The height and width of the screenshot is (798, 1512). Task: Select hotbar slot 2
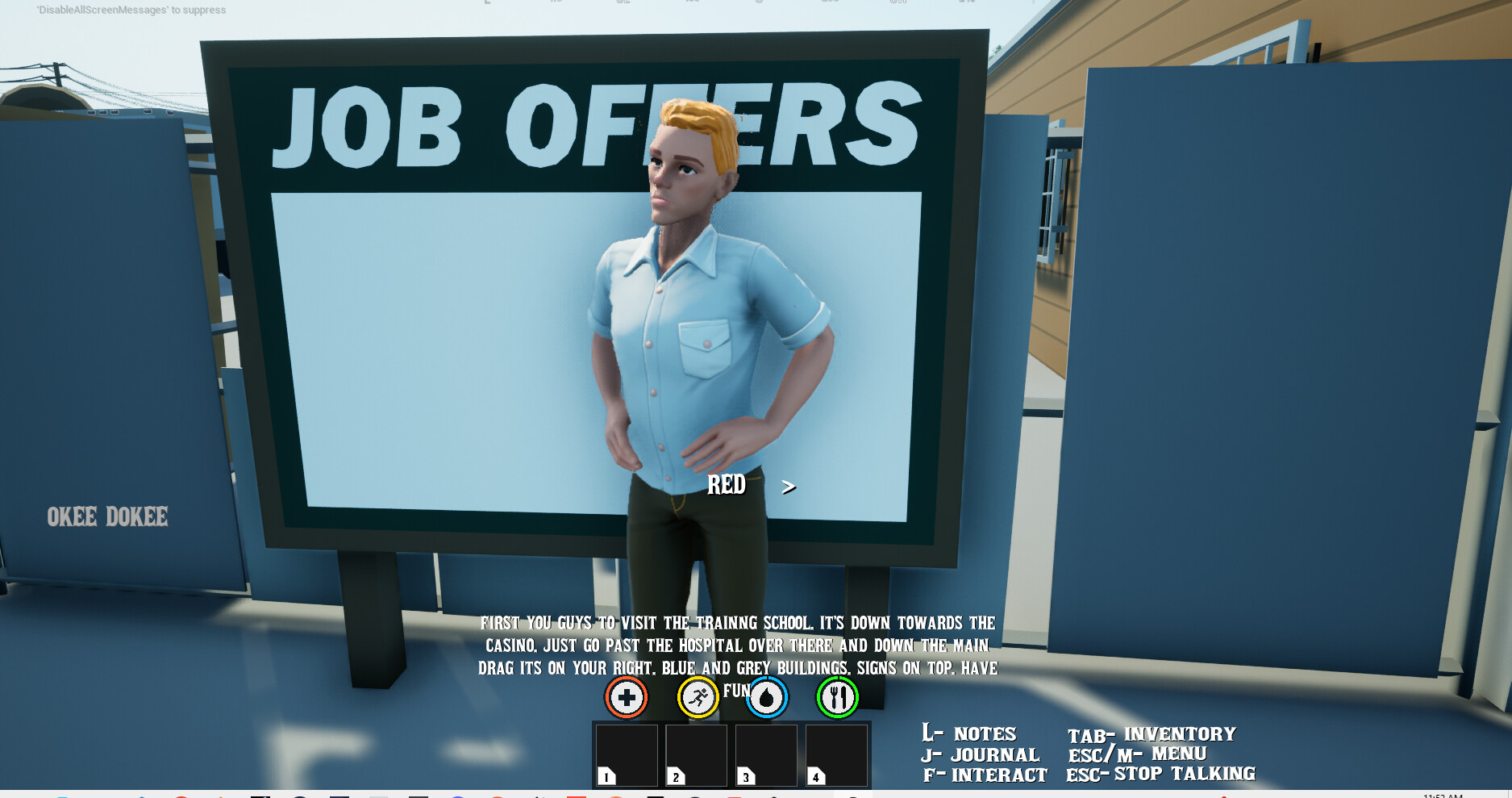click(697, 755)
